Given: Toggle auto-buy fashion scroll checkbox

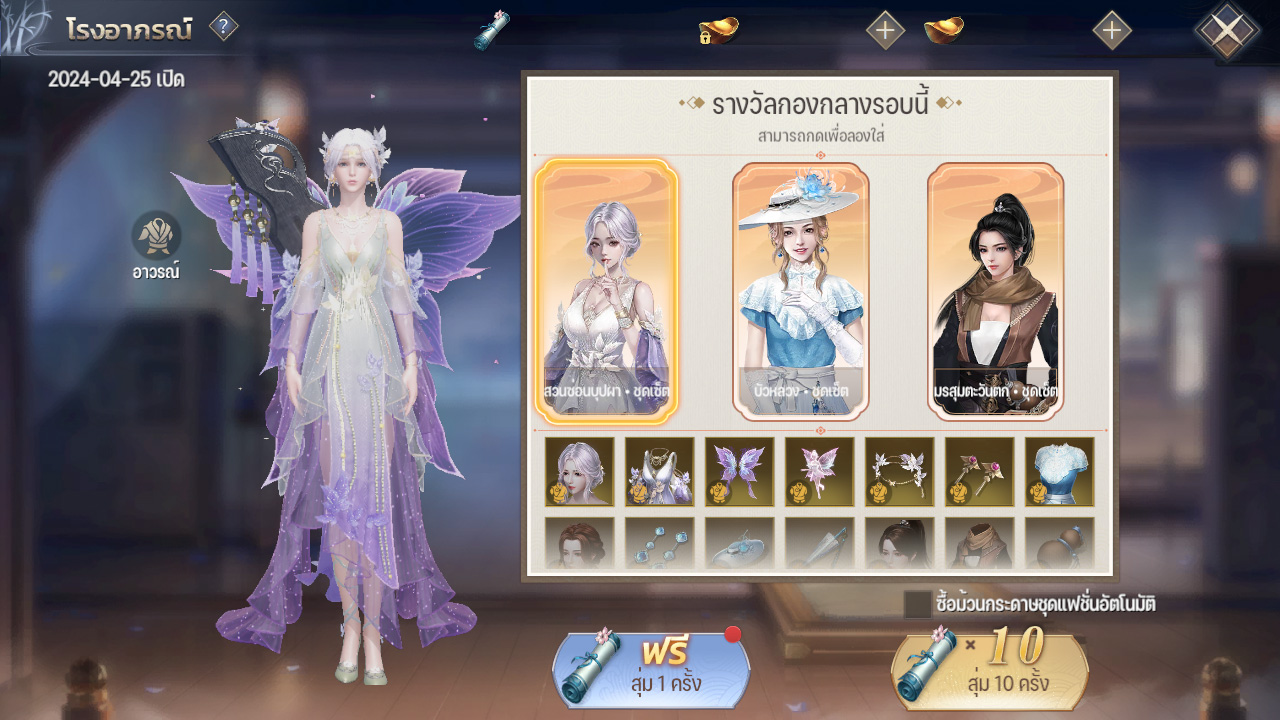Looking at the screenshot, I should pos(917,604).
